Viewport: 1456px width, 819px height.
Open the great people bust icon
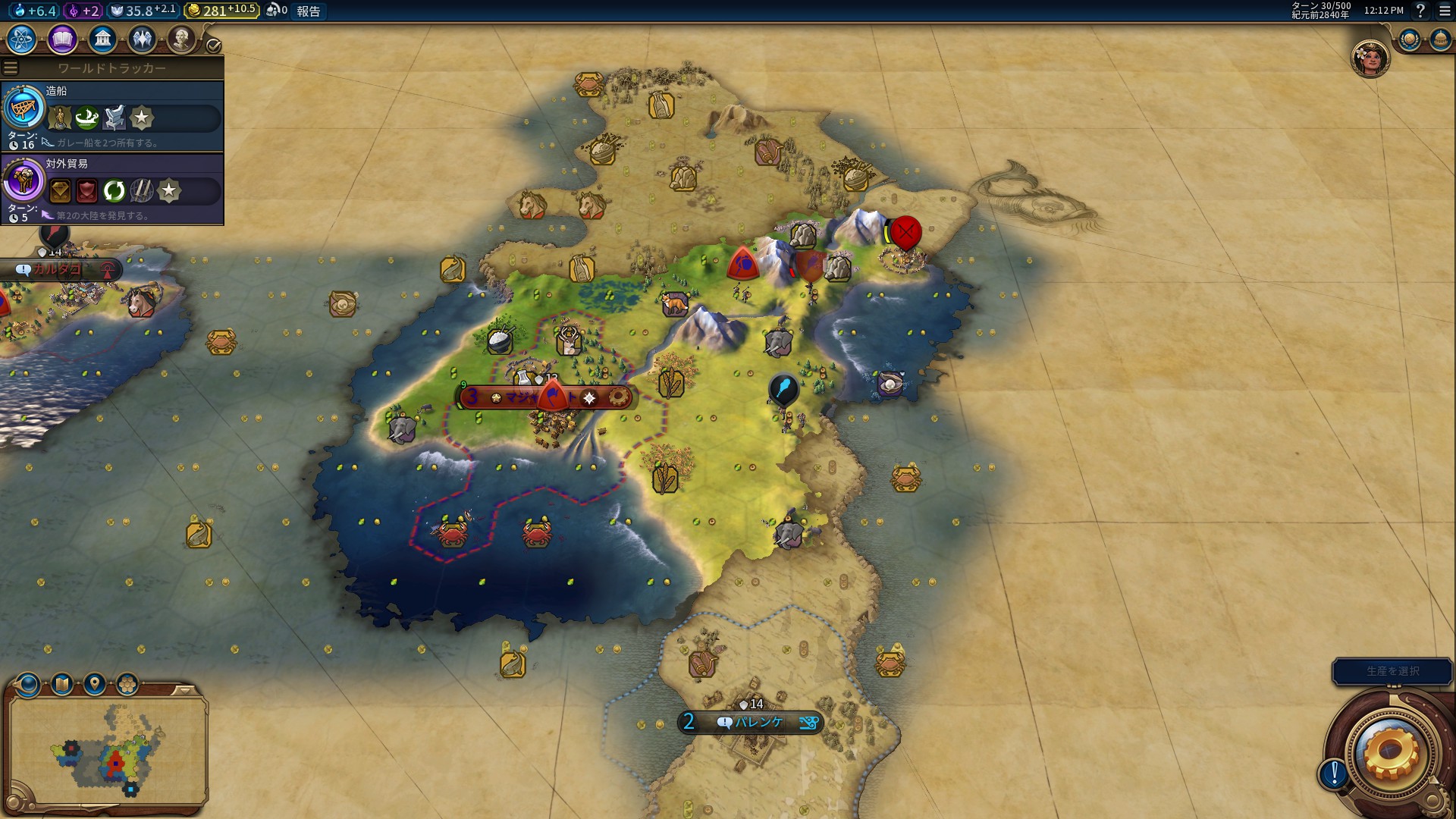pos(181,39)
